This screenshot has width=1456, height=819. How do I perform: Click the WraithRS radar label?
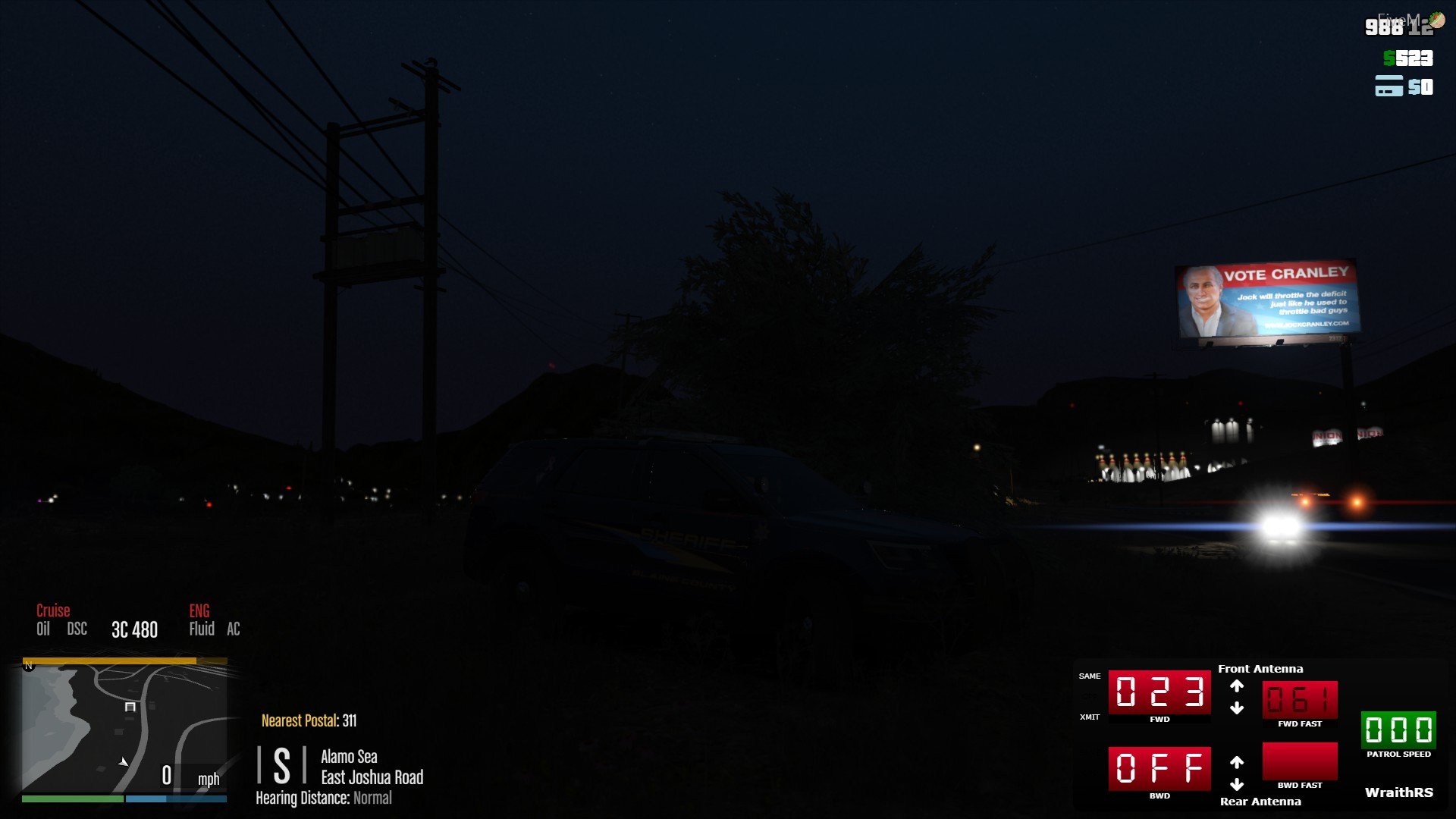coord(1398,792)
